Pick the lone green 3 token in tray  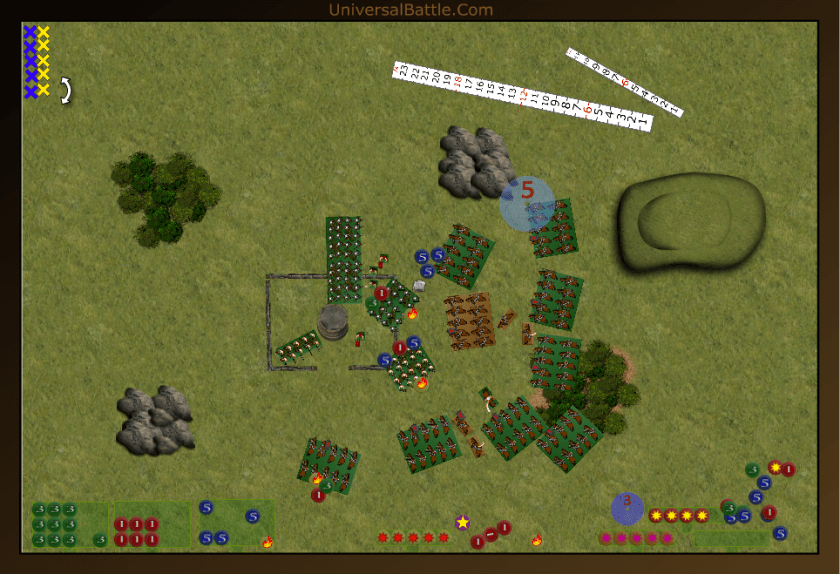(100, 540)
